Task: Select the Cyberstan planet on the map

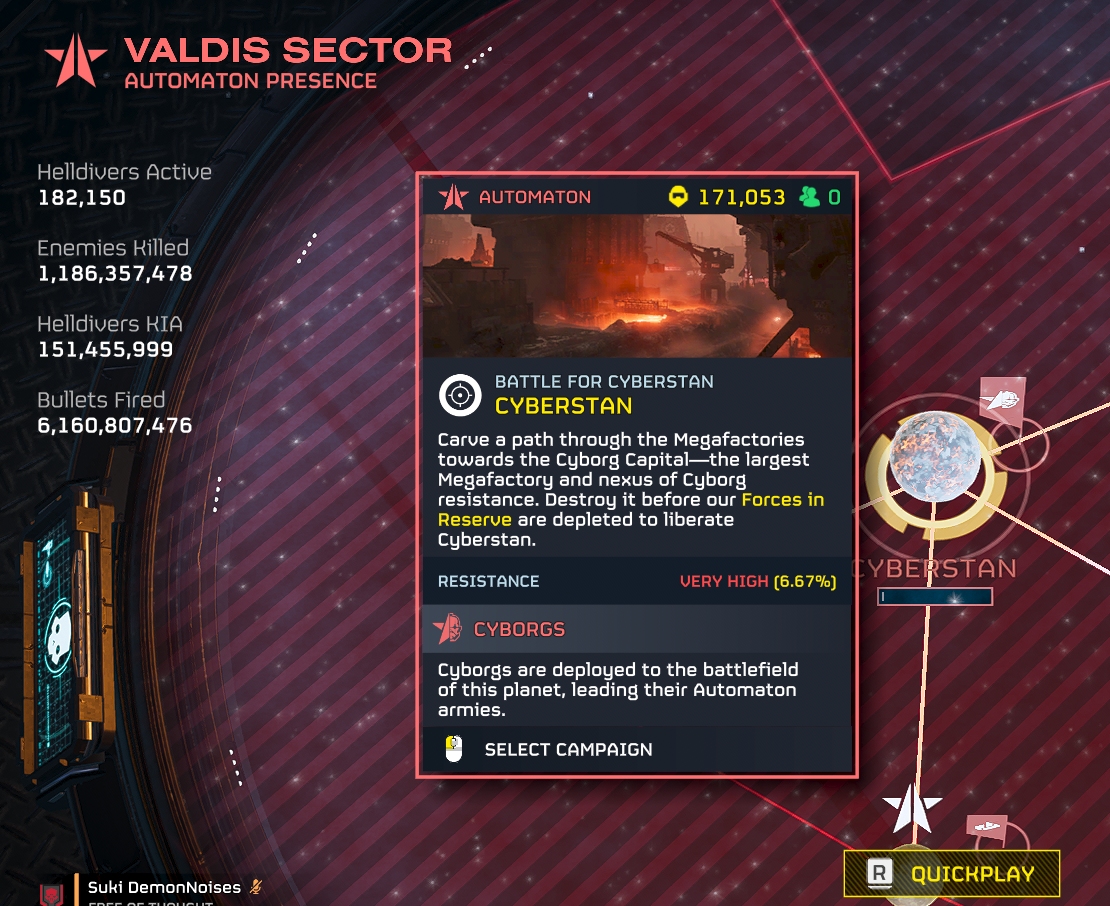Action: click(934, 456)
